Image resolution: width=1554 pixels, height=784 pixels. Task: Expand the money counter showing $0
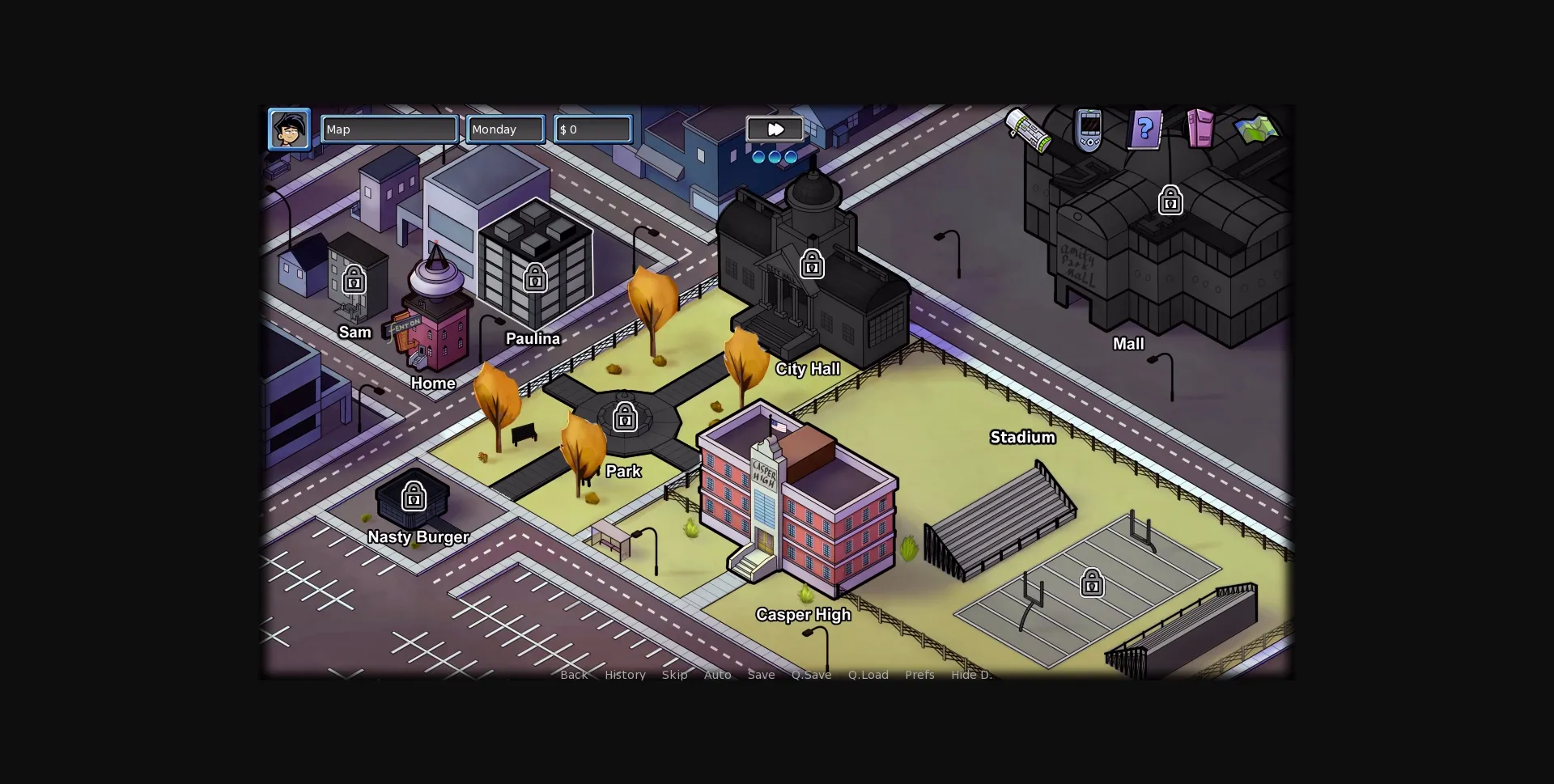(592, 129)
